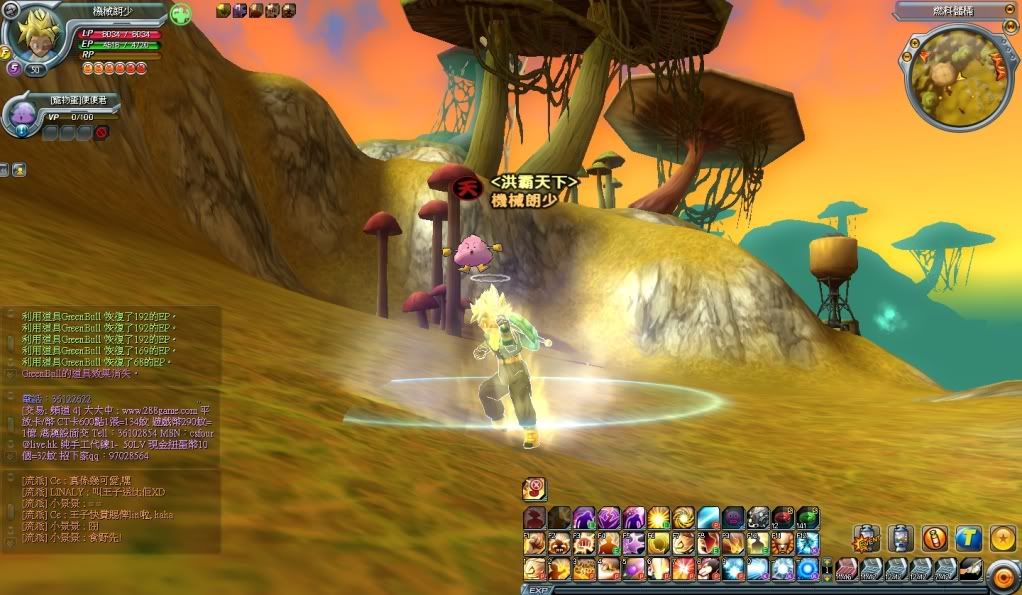This screenshot has height=595, width=1022.
Task: Click the red prohibited pet skill slot
Action: 101,132
